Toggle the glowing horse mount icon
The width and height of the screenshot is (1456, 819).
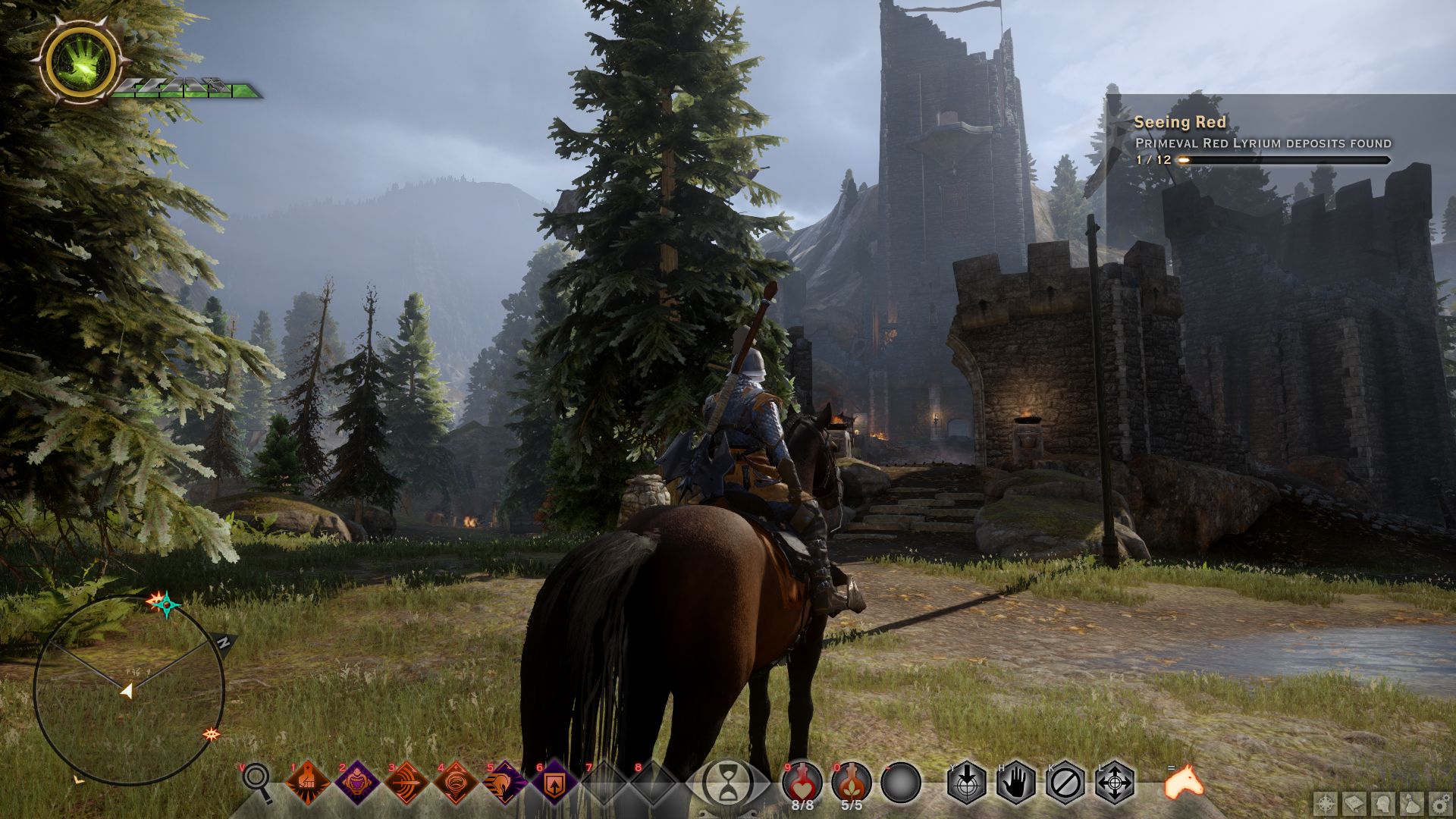click(x=1184, y=781)
